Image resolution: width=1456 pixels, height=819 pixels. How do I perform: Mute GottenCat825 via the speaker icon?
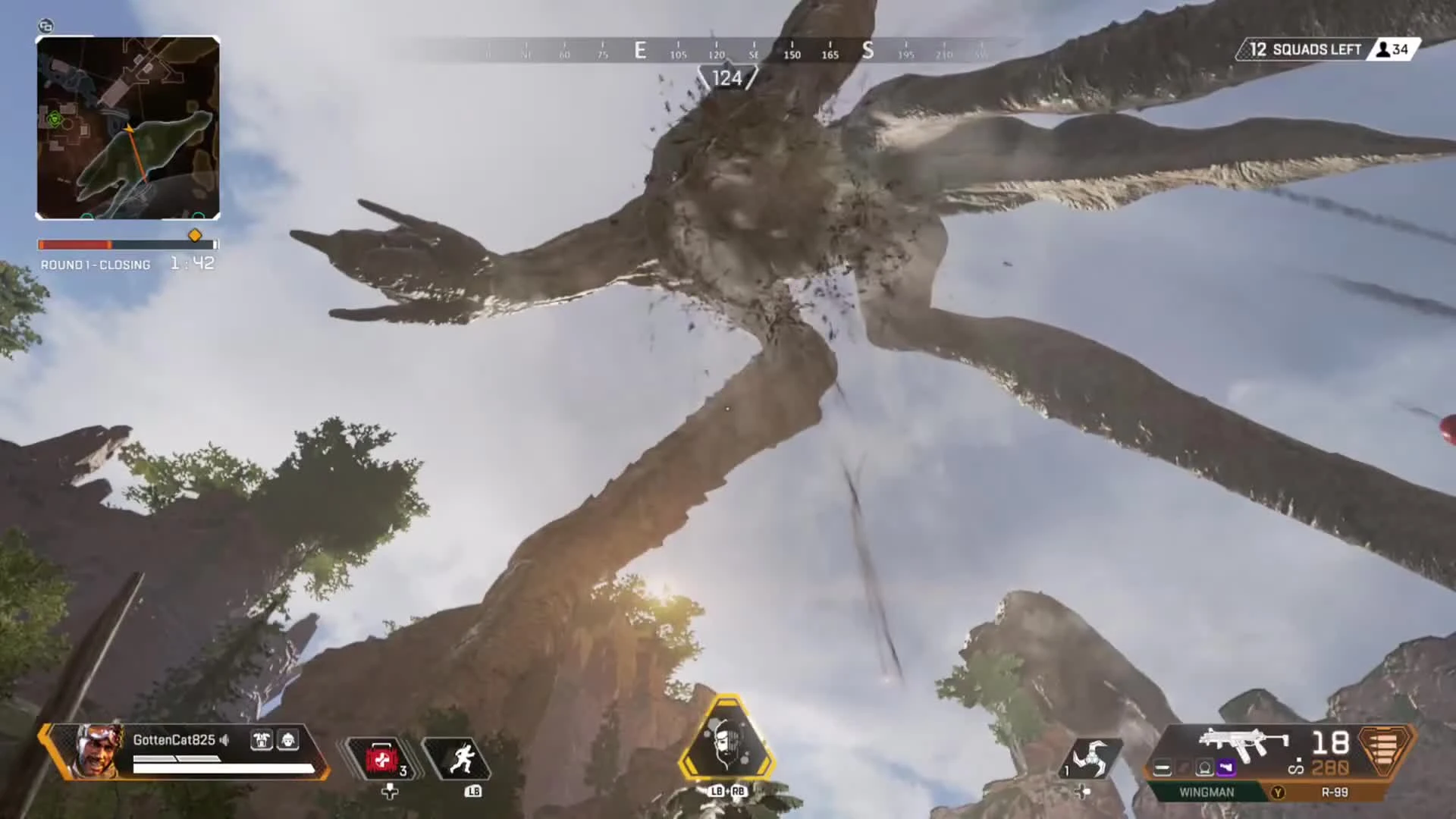coord(224,740)
